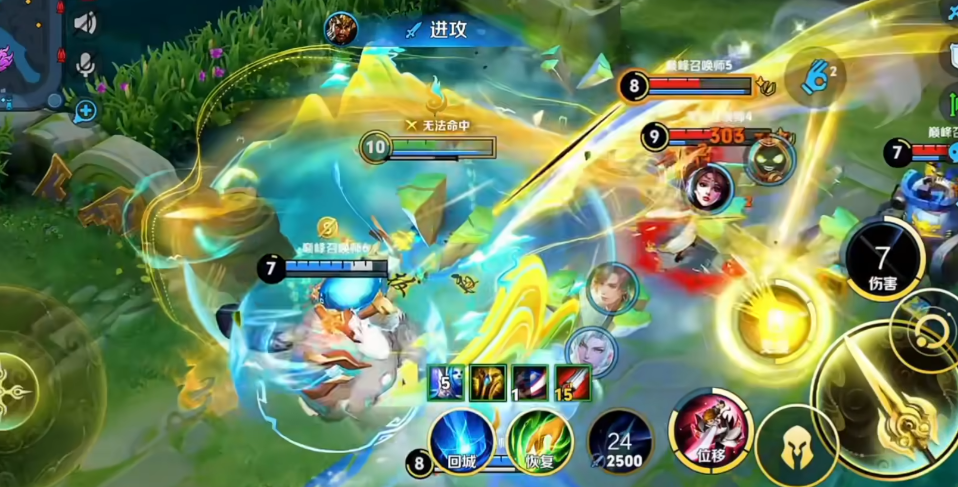Open the quick chat plus bubble
The width and height of the screenshot is (958, 487).
[x=85, y=110]
